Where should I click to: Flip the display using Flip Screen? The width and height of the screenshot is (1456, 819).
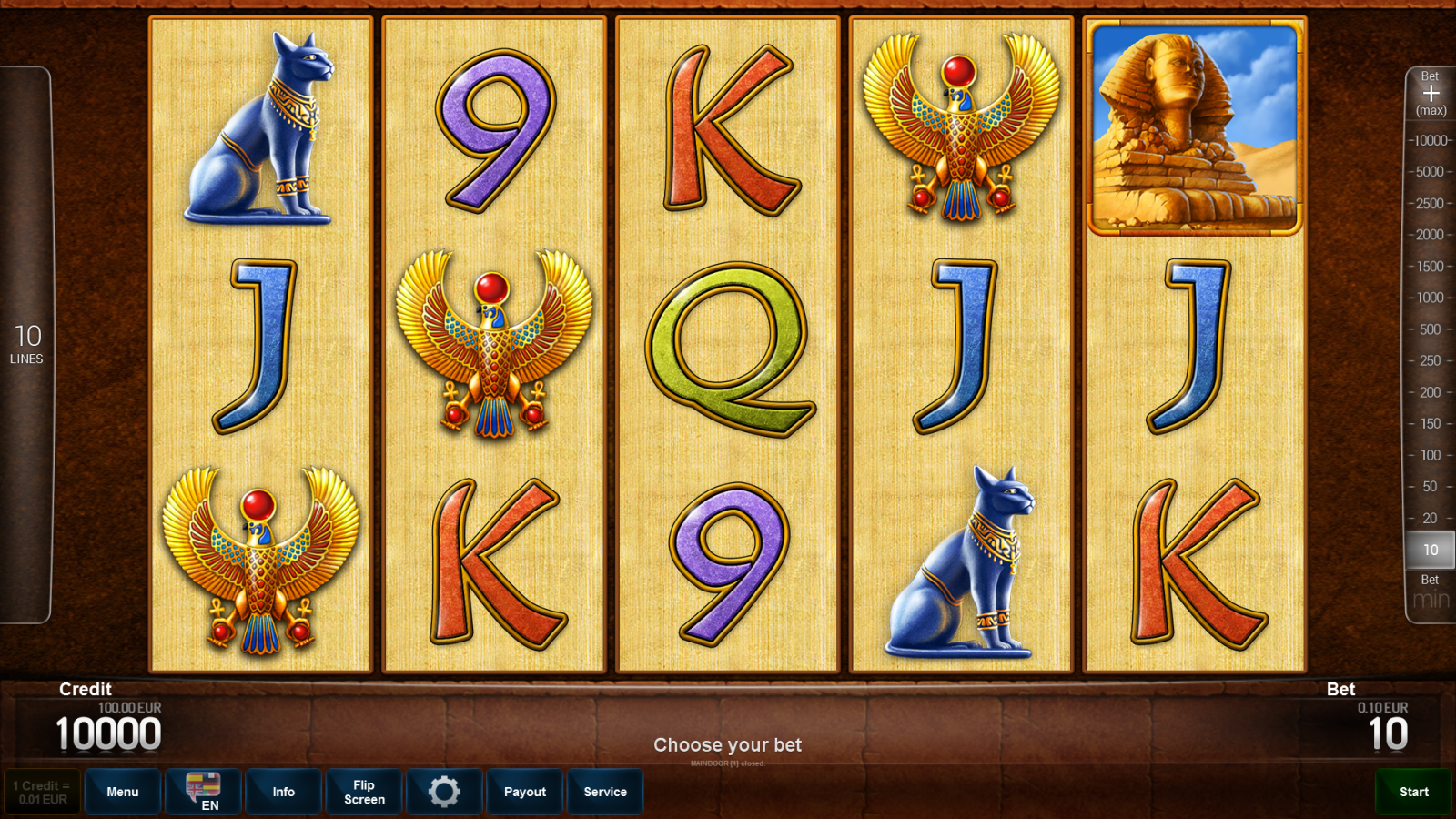363,792
